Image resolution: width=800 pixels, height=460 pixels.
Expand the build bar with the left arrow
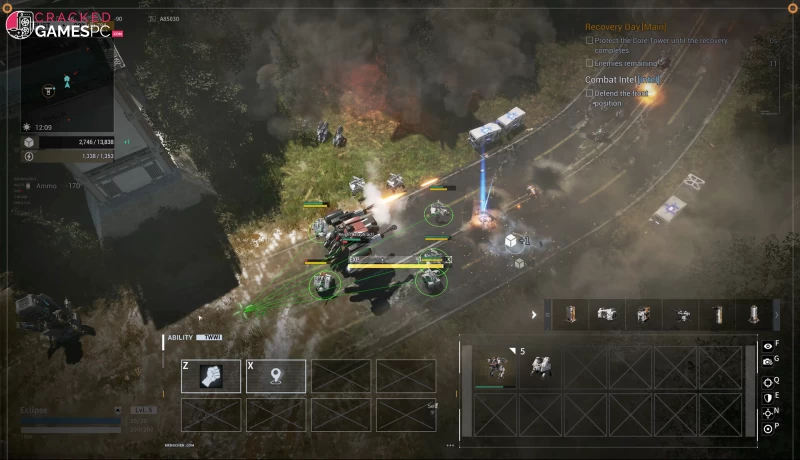pos(533,315)
